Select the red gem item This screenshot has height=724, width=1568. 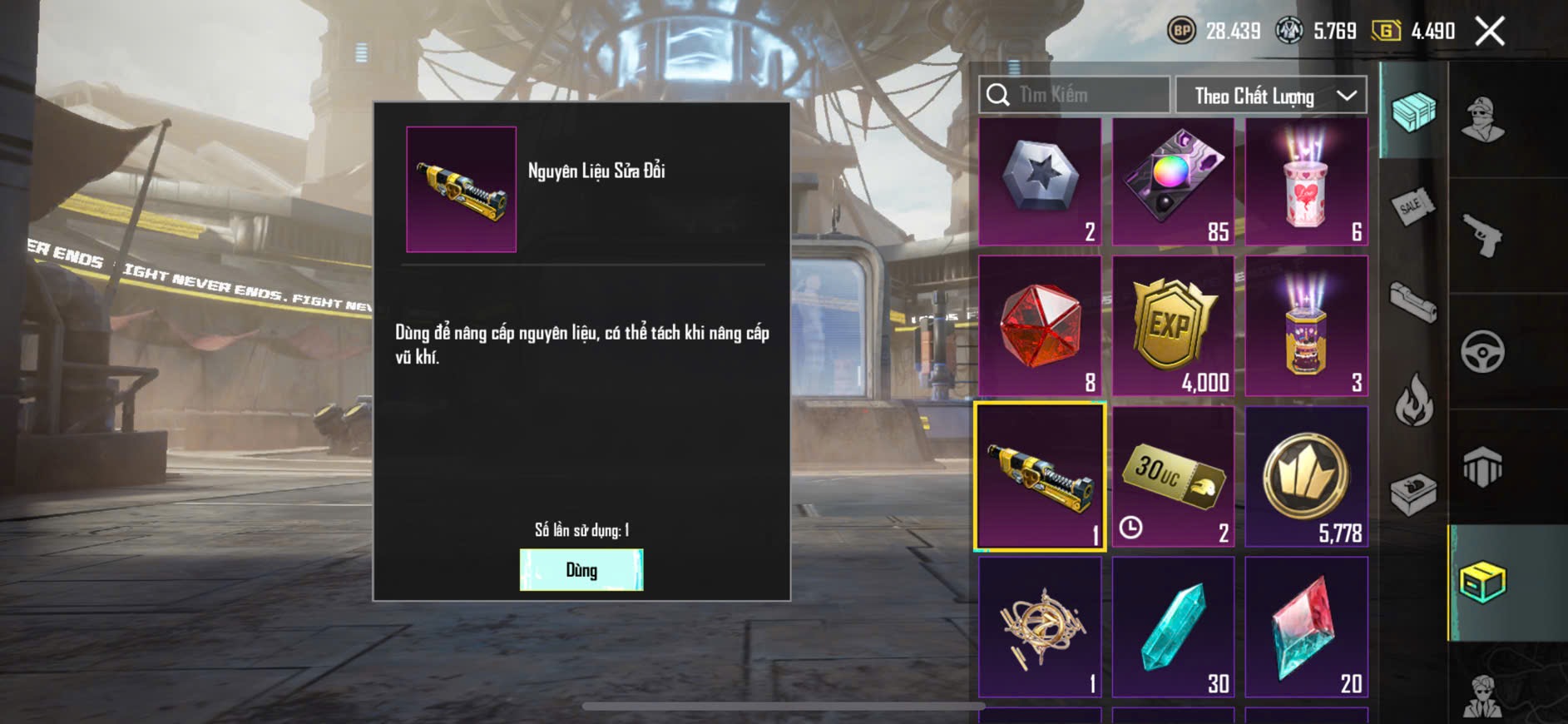[1040, 326]
